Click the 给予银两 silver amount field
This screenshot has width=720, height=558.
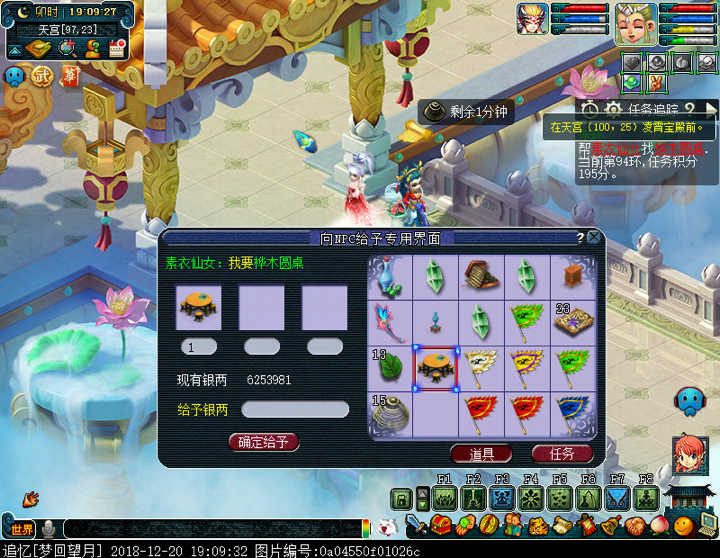(x=295, y=410)
